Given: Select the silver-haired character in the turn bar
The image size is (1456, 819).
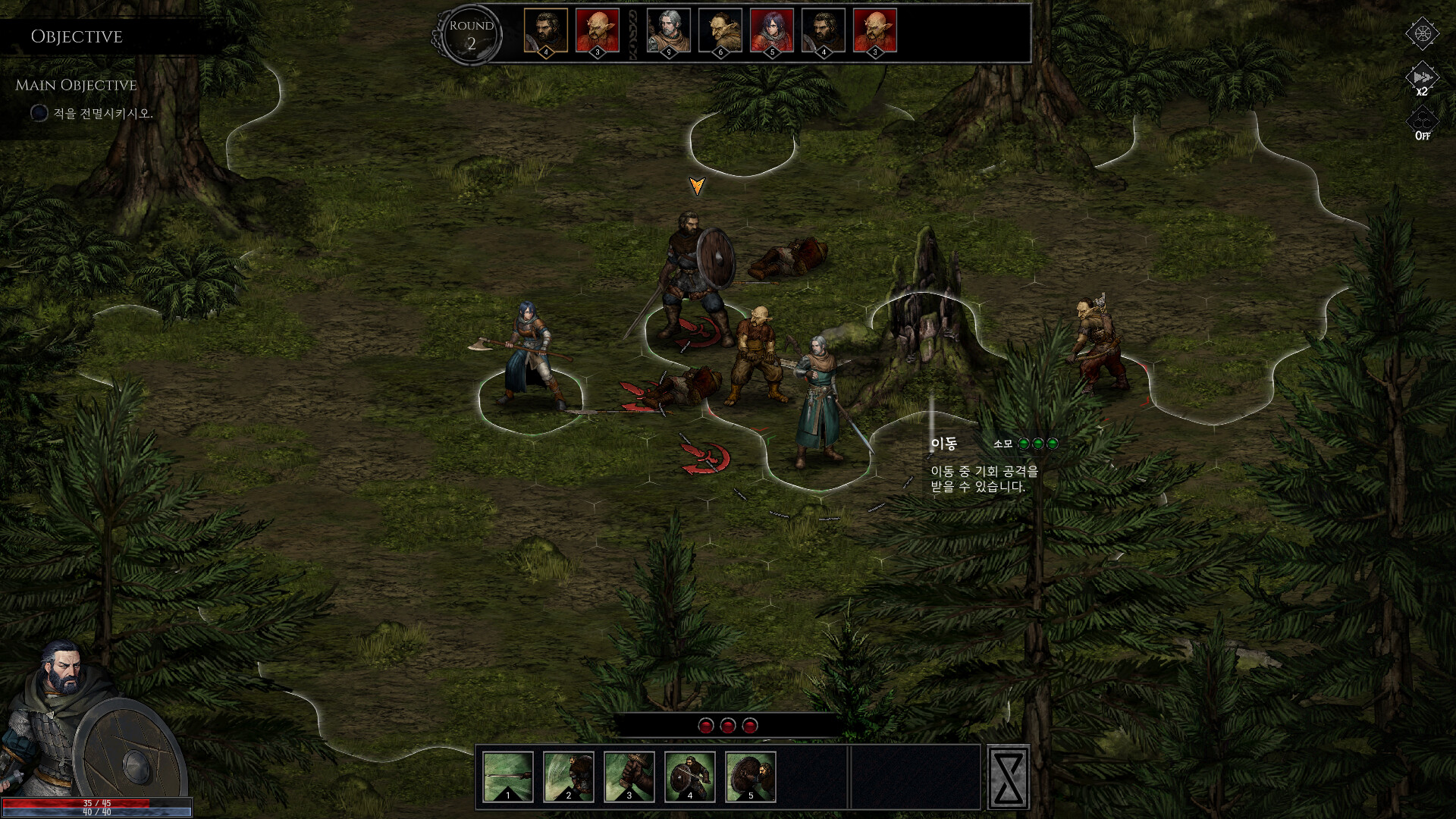Looking at the screenshot, I should coord(667,30).
